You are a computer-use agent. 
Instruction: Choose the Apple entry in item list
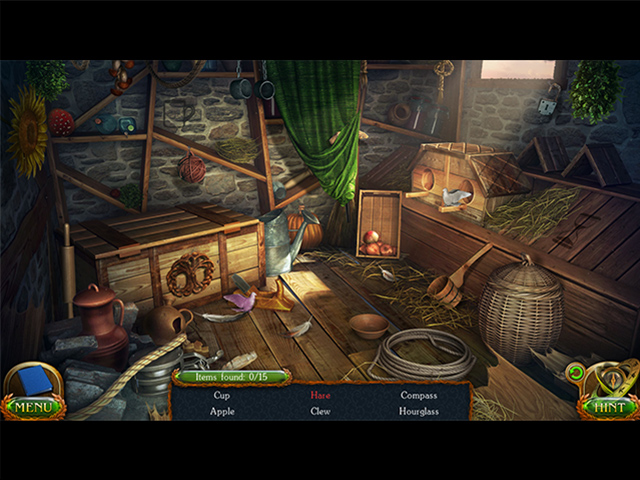(x=223, y=411)
